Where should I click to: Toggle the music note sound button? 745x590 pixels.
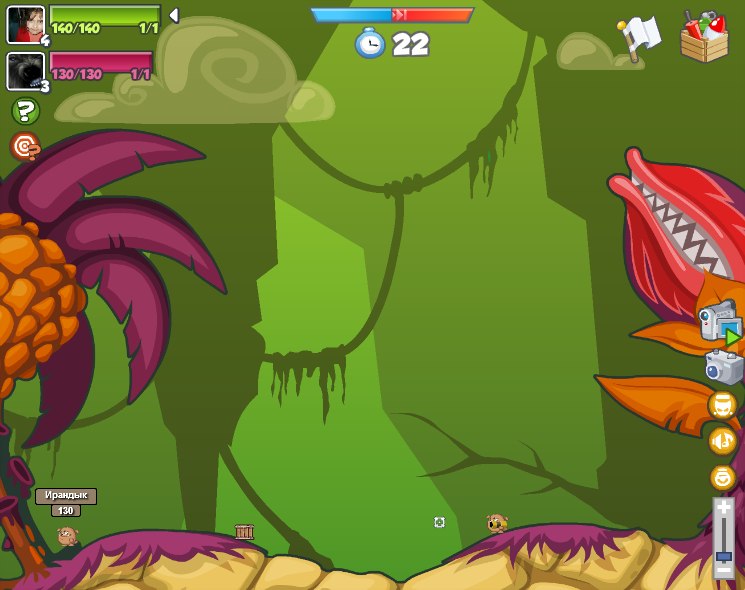coord(722,441)
